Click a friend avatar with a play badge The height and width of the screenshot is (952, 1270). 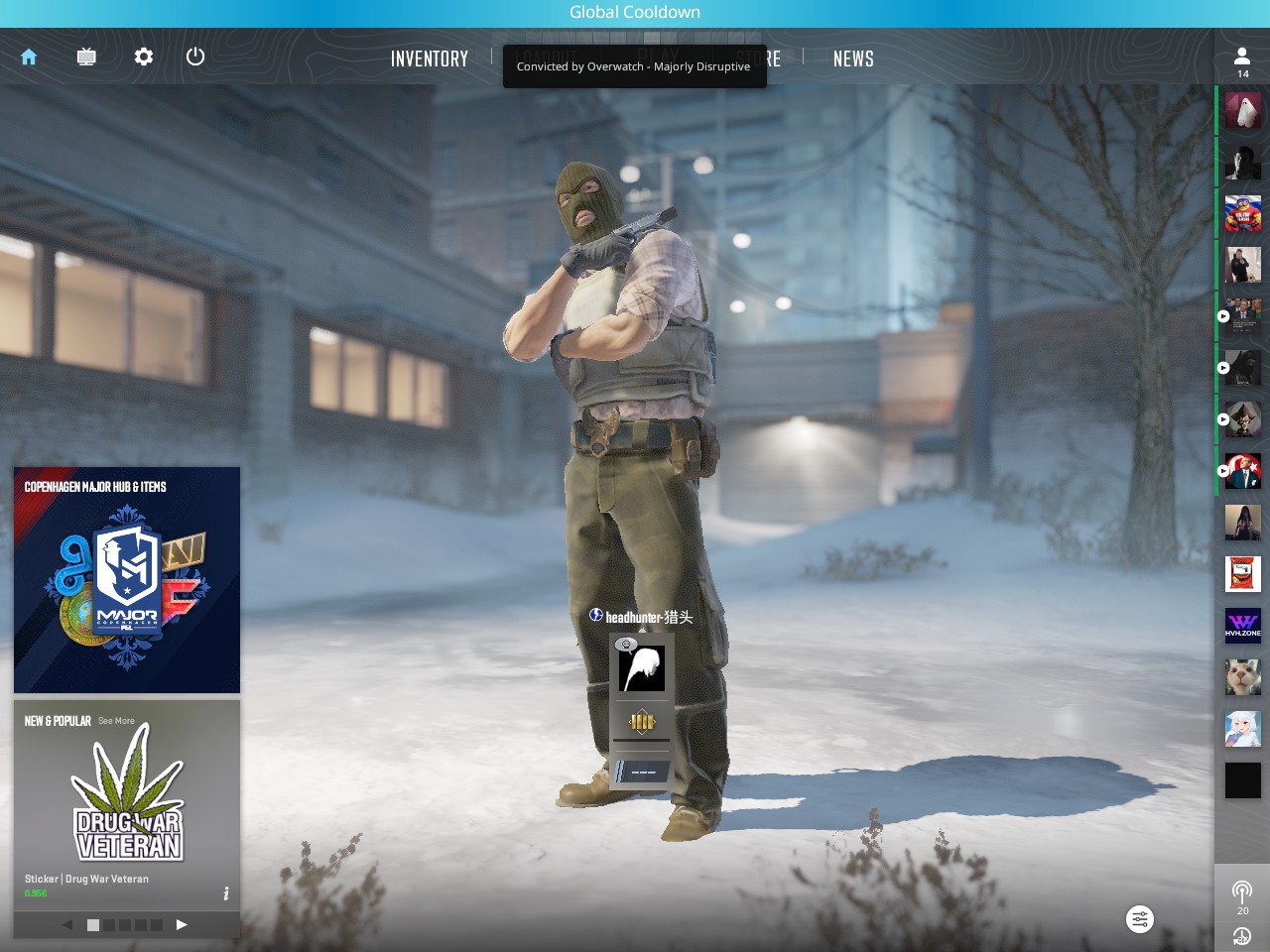1242,316
